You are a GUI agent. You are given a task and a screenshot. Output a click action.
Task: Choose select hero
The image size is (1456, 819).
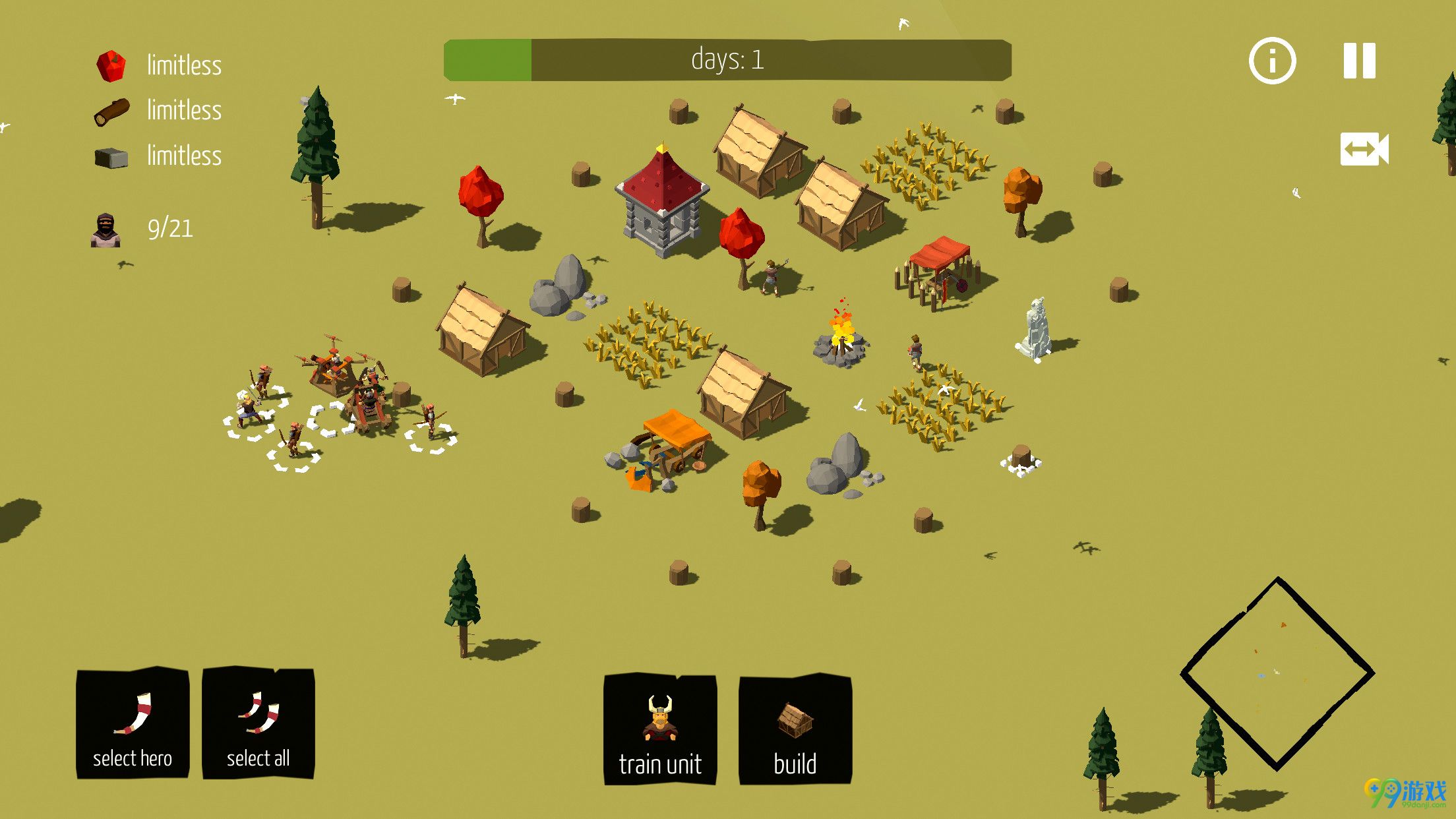click(x=133, y=723)
